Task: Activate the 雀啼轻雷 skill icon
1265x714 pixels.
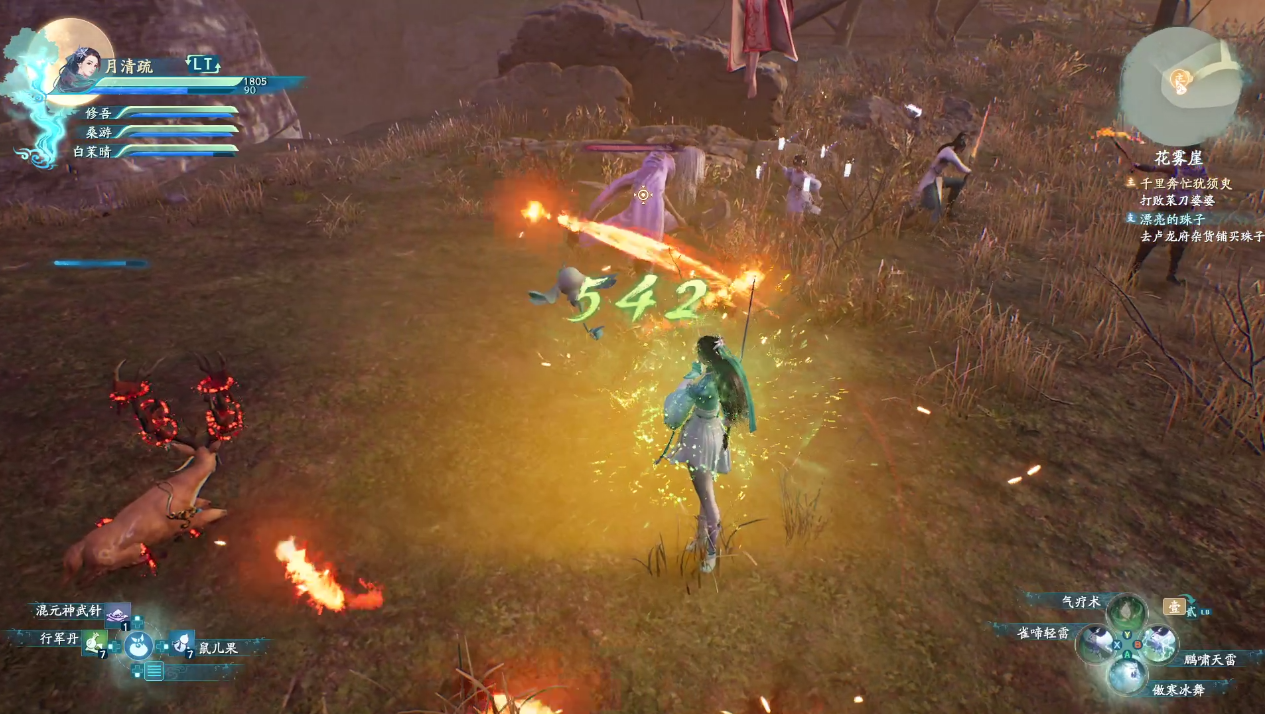Action: [x=1095, y=642]
